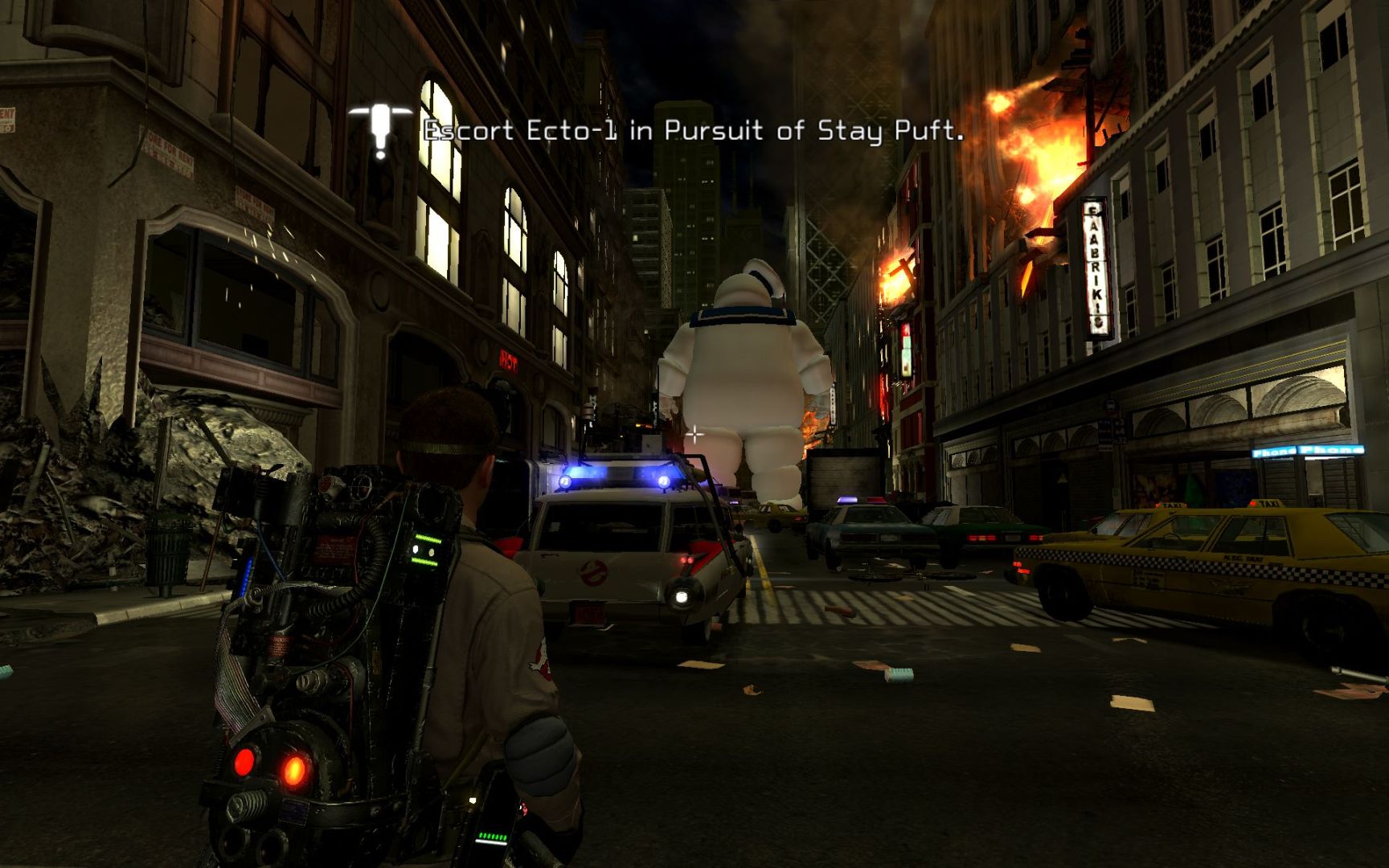
Task: Select the Escort Ecto-1 objective text
Action: (693, 131)
